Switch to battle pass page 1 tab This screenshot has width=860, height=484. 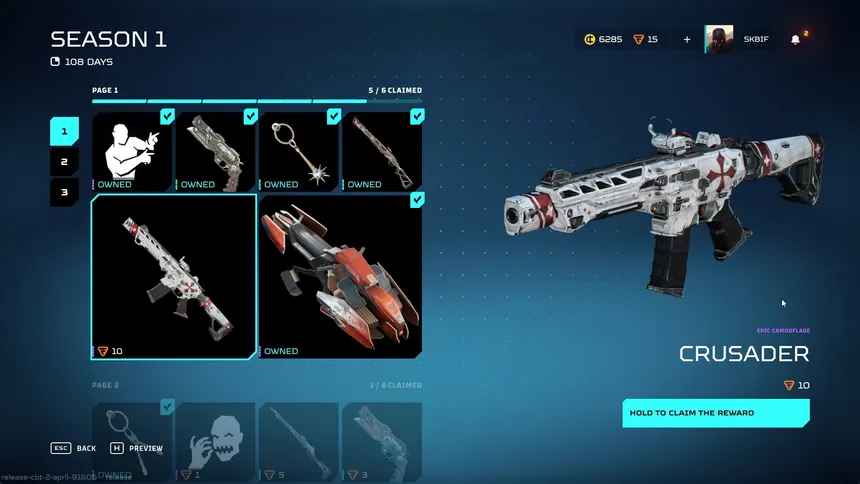point(64,131)
